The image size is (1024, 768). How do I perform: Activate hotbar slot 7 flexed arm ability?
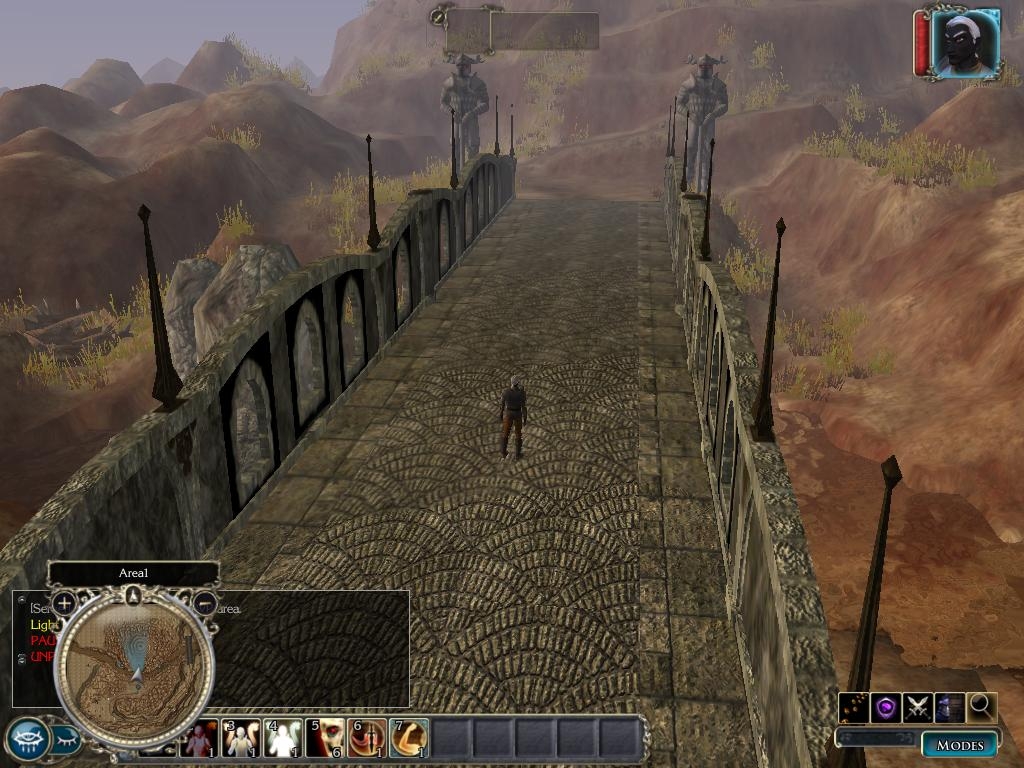click(x=408, y=739)
